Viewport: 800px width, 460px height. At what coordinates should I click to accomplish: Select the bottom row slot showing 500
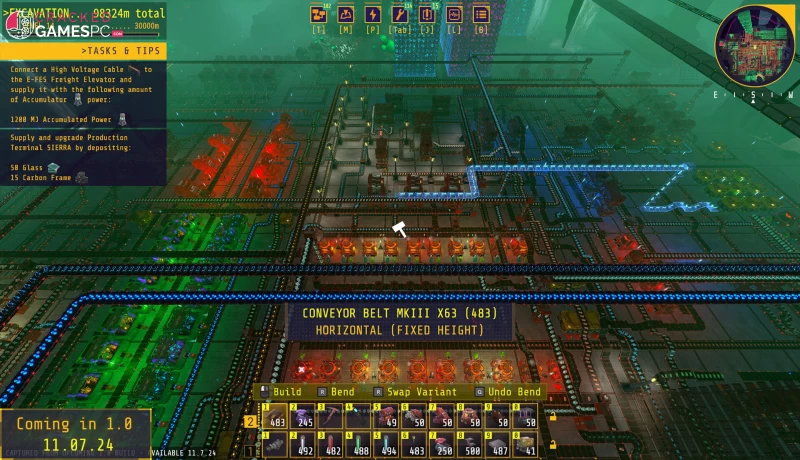tap(470, 443)
